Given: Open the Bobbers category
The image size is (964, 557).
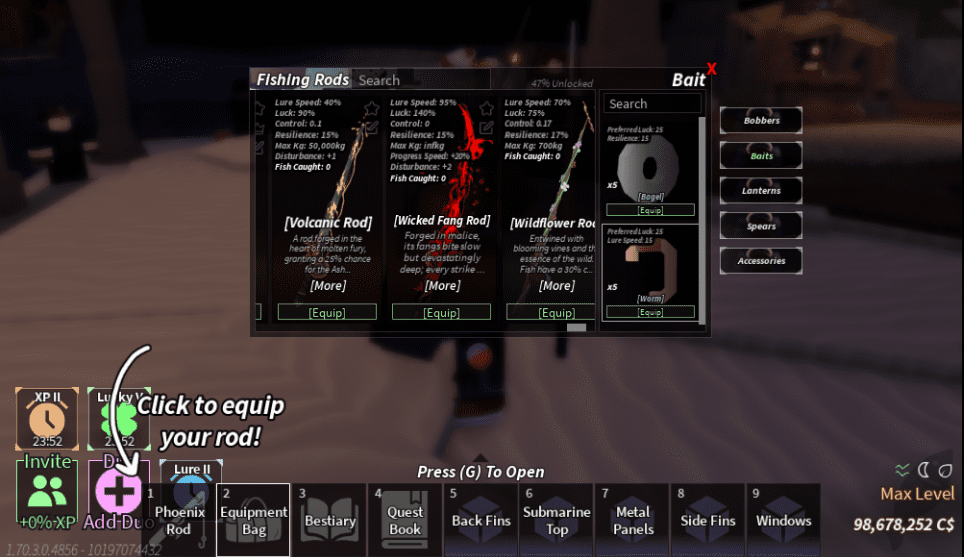Looking at the screenshot, I should coord(761,121).
